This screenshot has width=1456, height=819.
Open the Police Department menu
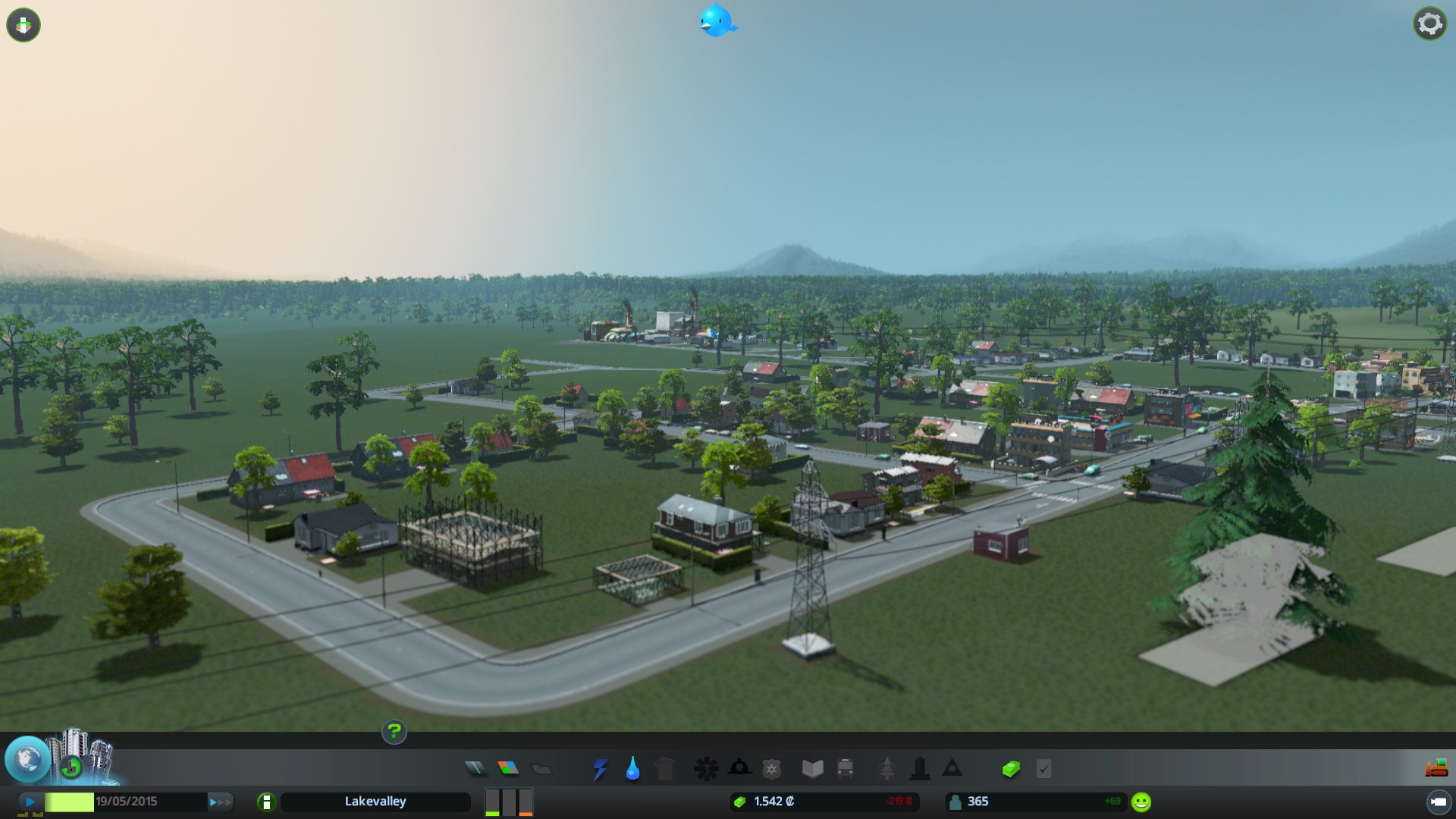click(771, 768)
